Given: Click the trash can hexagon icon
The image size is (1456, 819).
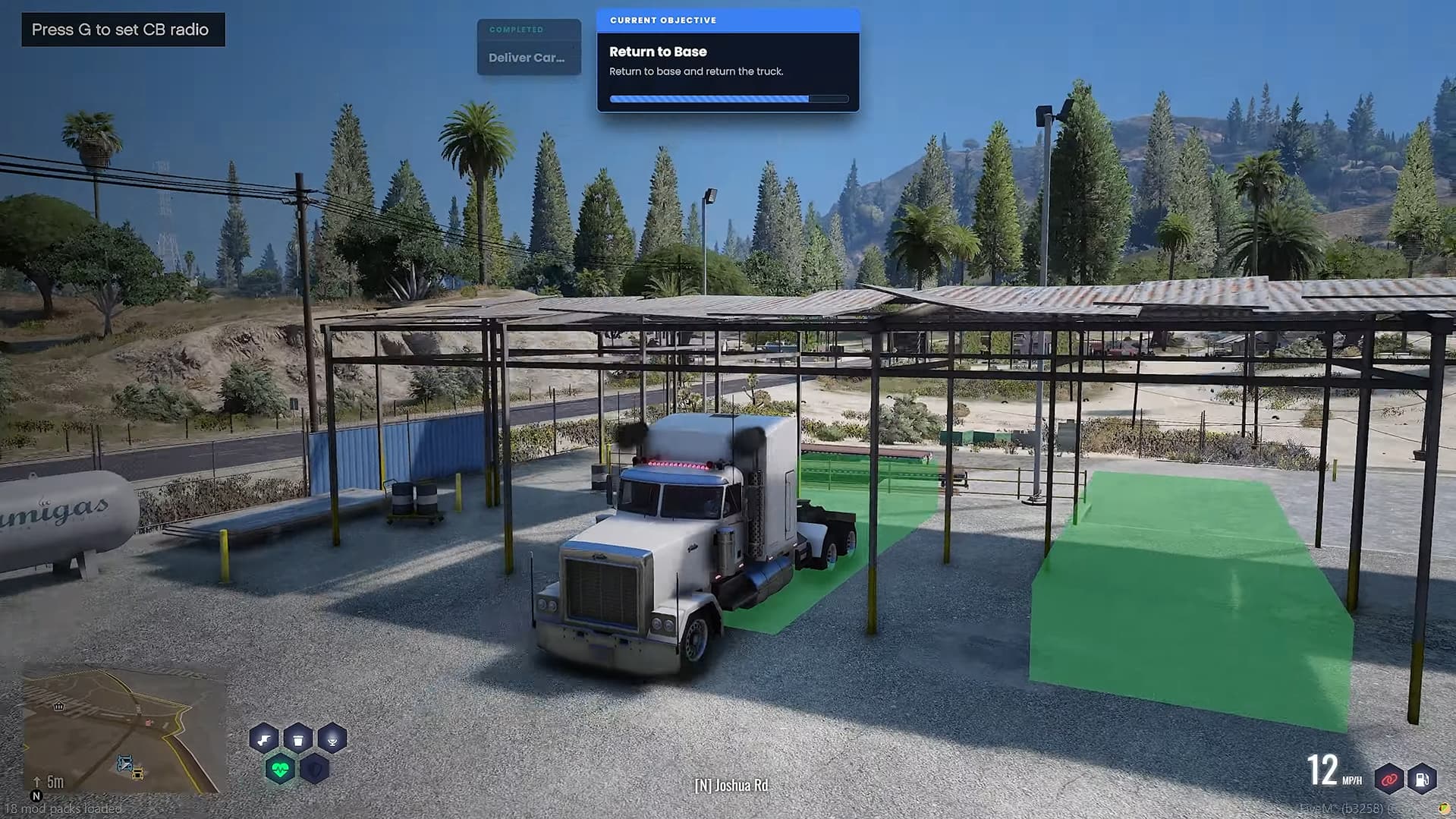Looking at the screenshot, I should coord(298,739).
